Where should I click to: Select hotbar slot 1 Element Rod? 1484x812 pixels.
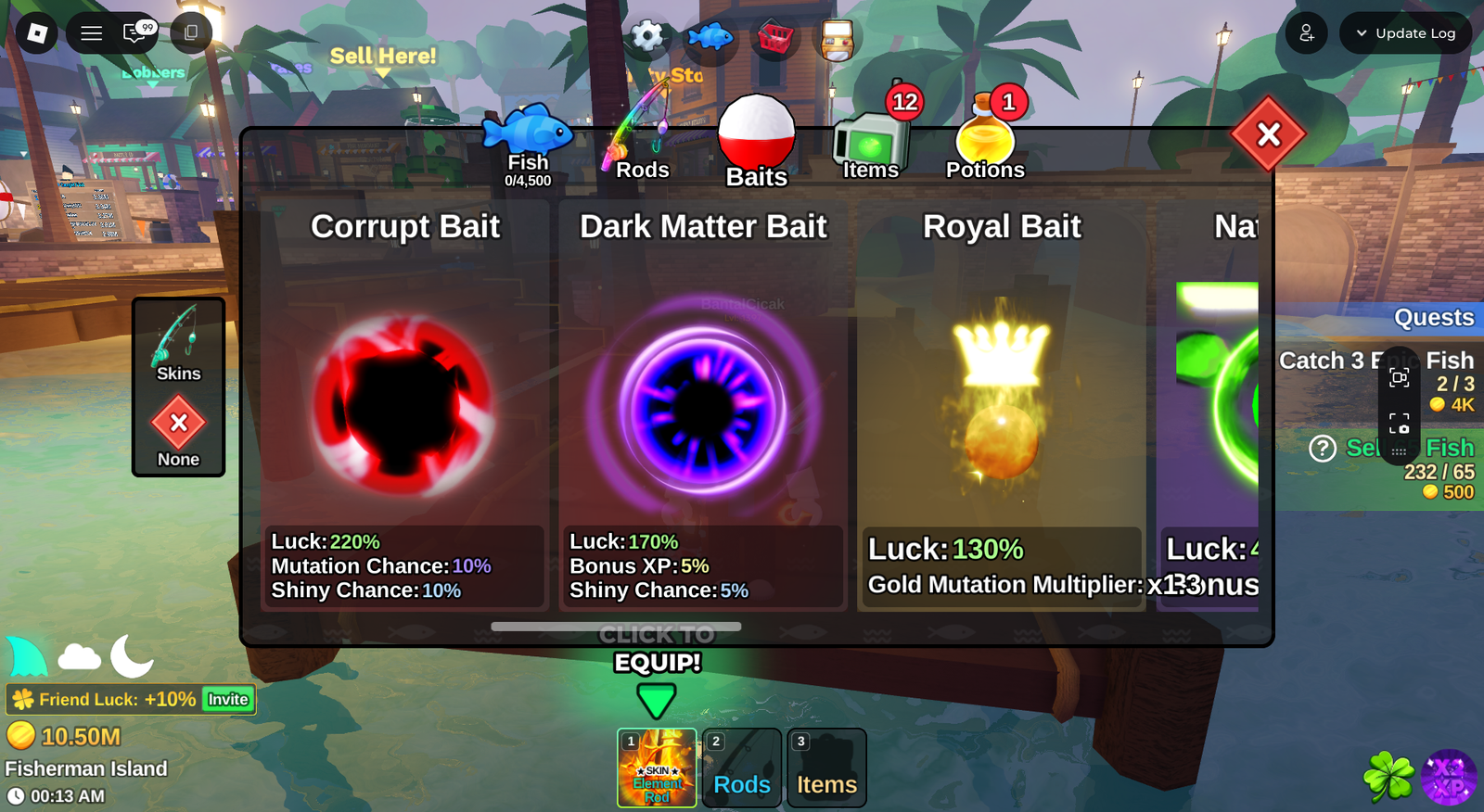(x=657, y=768)
